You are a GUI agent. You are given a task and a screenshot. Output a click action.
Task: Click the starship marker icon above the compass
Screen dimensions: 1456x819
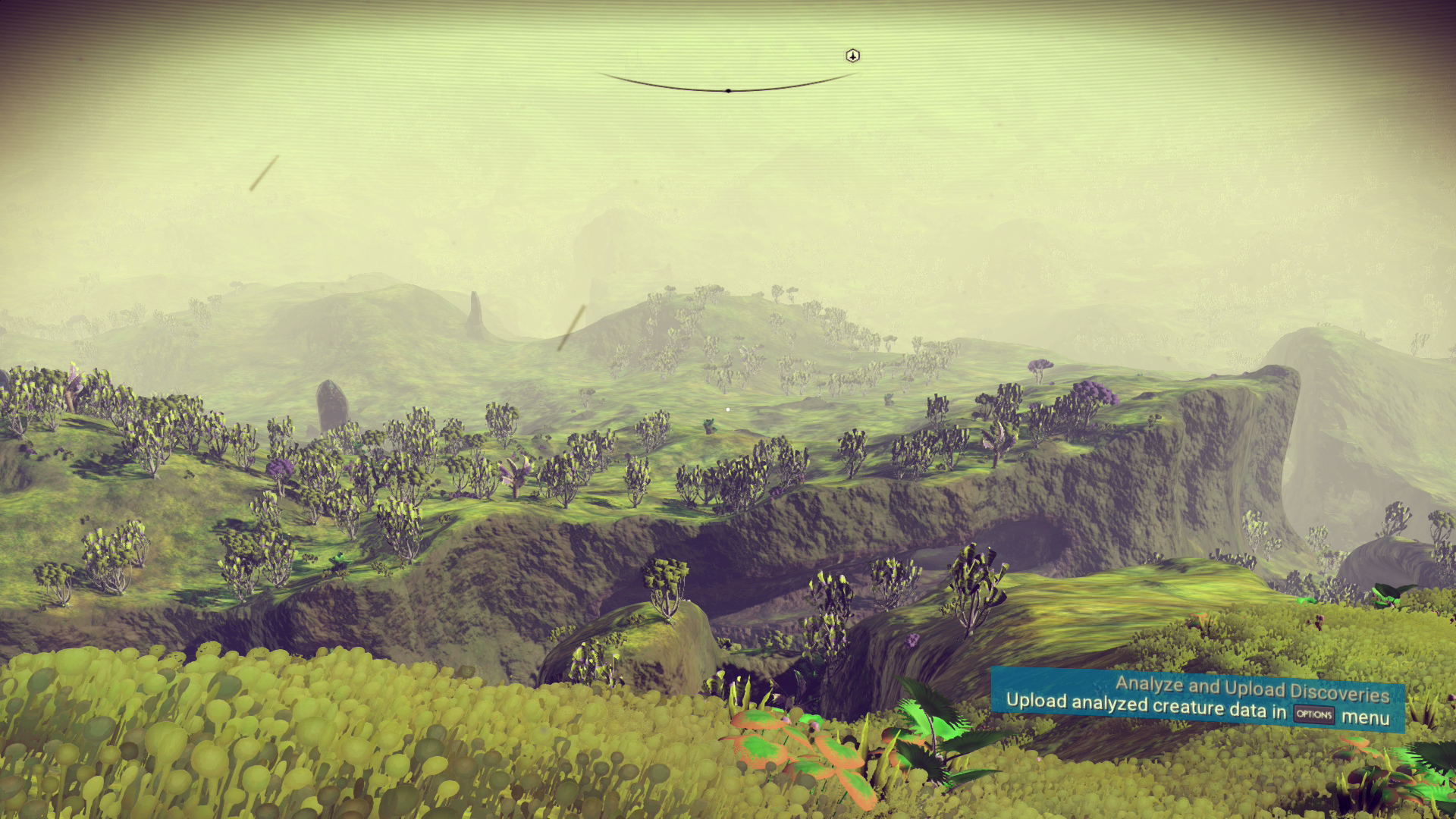[853, 55]
